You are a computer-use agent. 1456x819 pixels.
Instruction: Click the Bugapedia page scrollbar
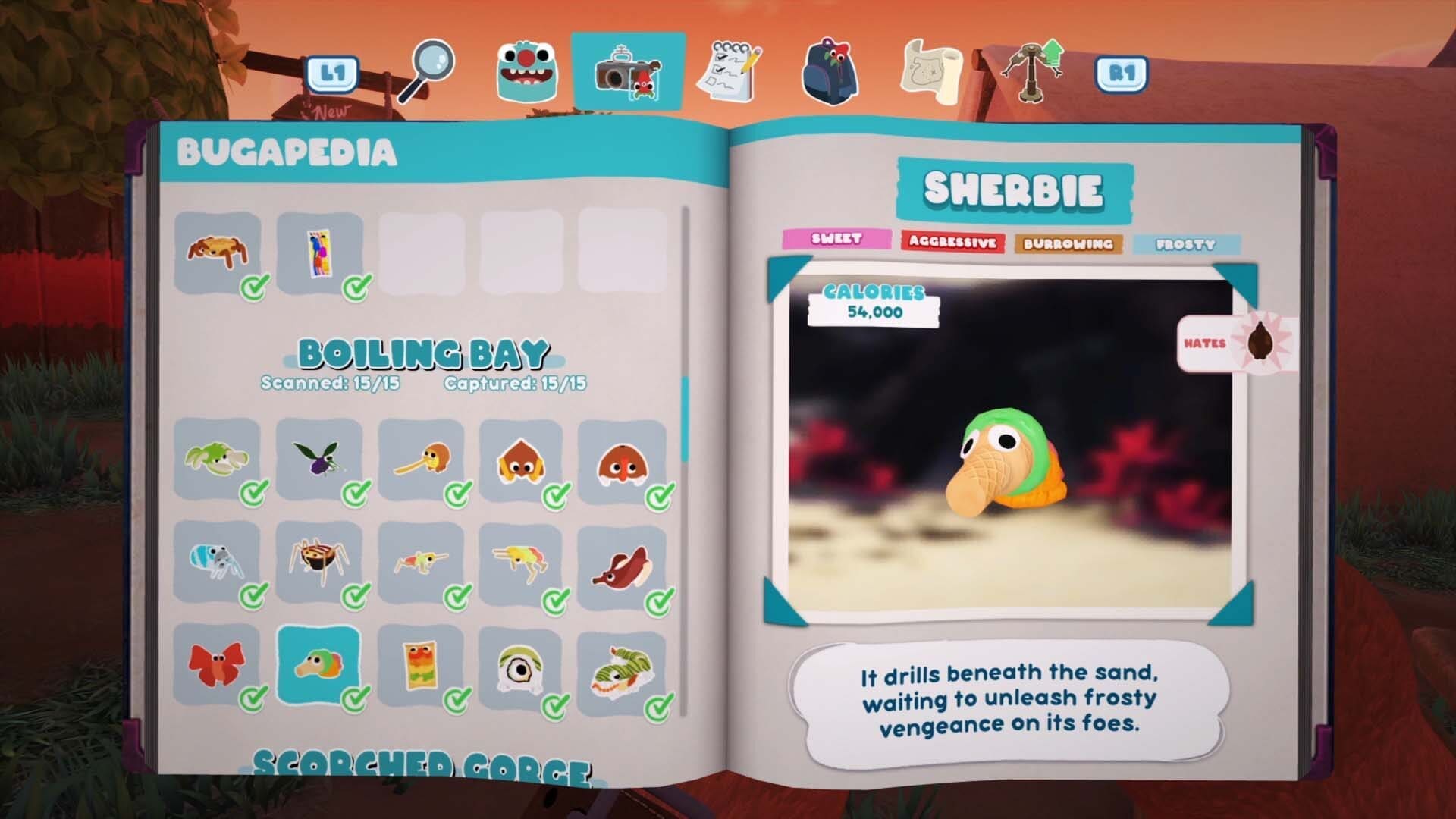[x=686, y=417]
